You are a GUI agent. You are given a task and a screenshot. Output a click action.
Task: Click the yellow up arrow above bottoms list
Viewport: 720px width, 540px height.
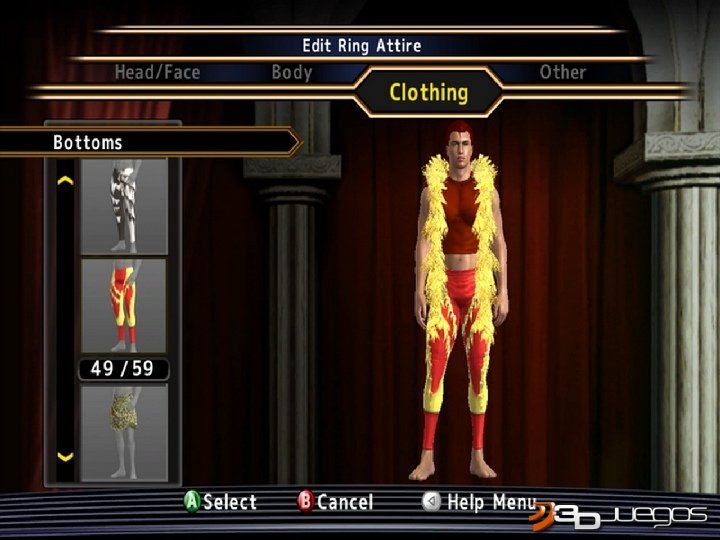pos(66,181)
